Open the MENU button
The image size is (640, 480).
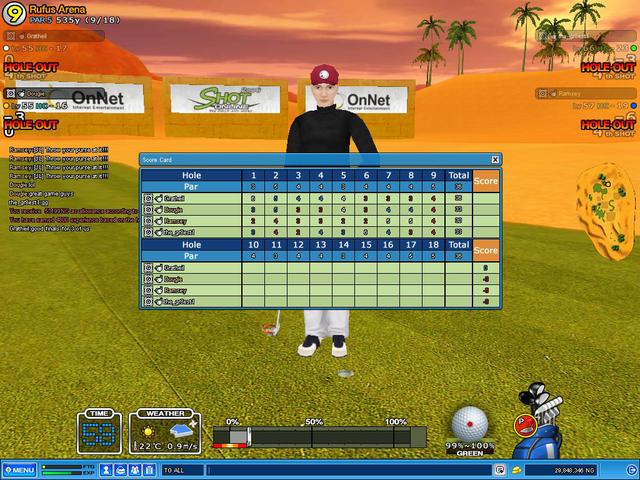click(19, 469)
